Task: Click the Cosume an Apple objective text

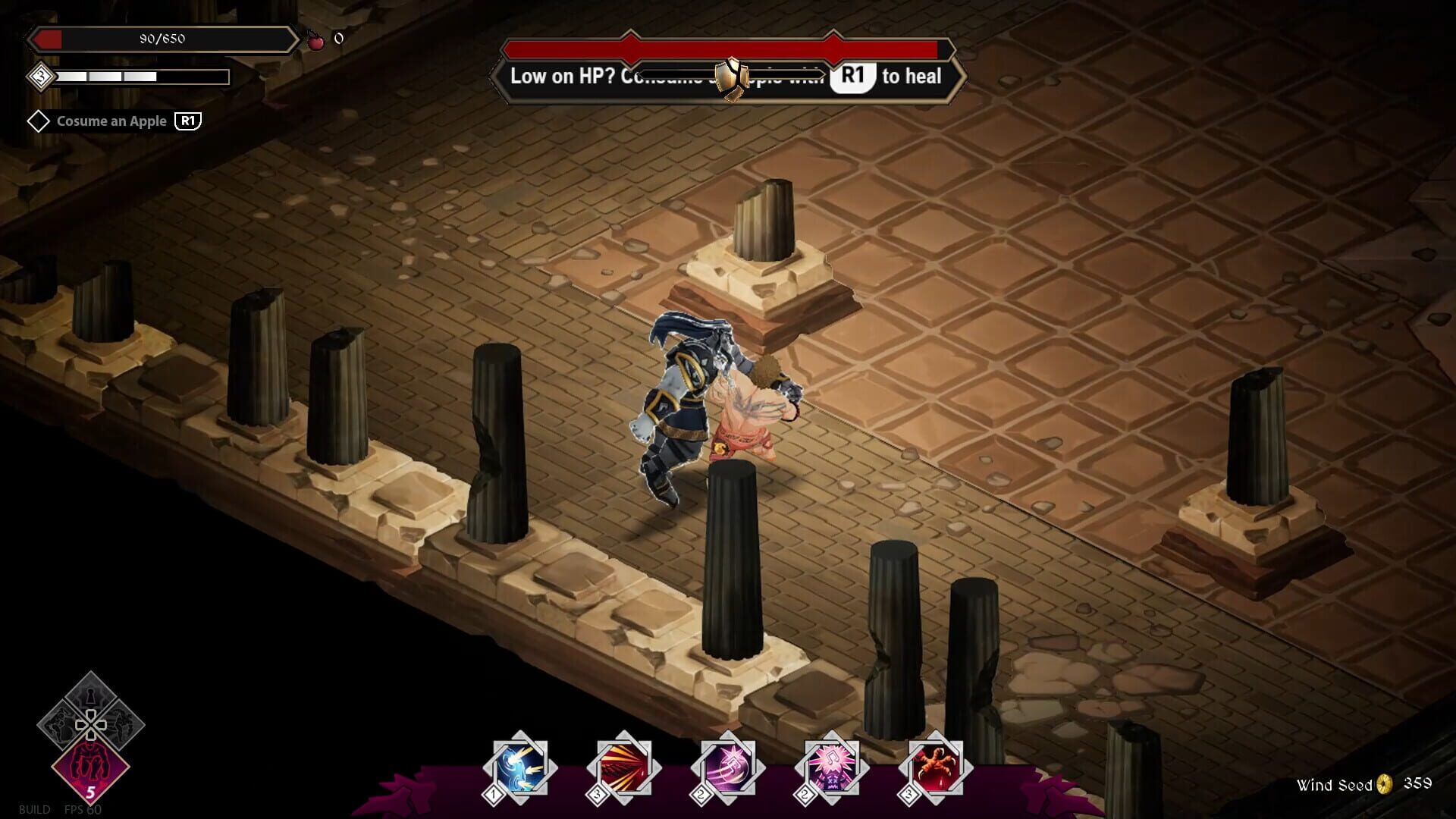Action: pos(111,121)
